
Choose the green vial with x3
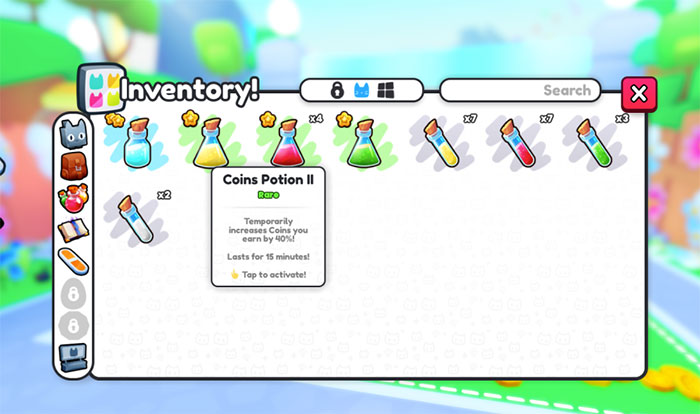pyautogui.click(x=594, y=142)
